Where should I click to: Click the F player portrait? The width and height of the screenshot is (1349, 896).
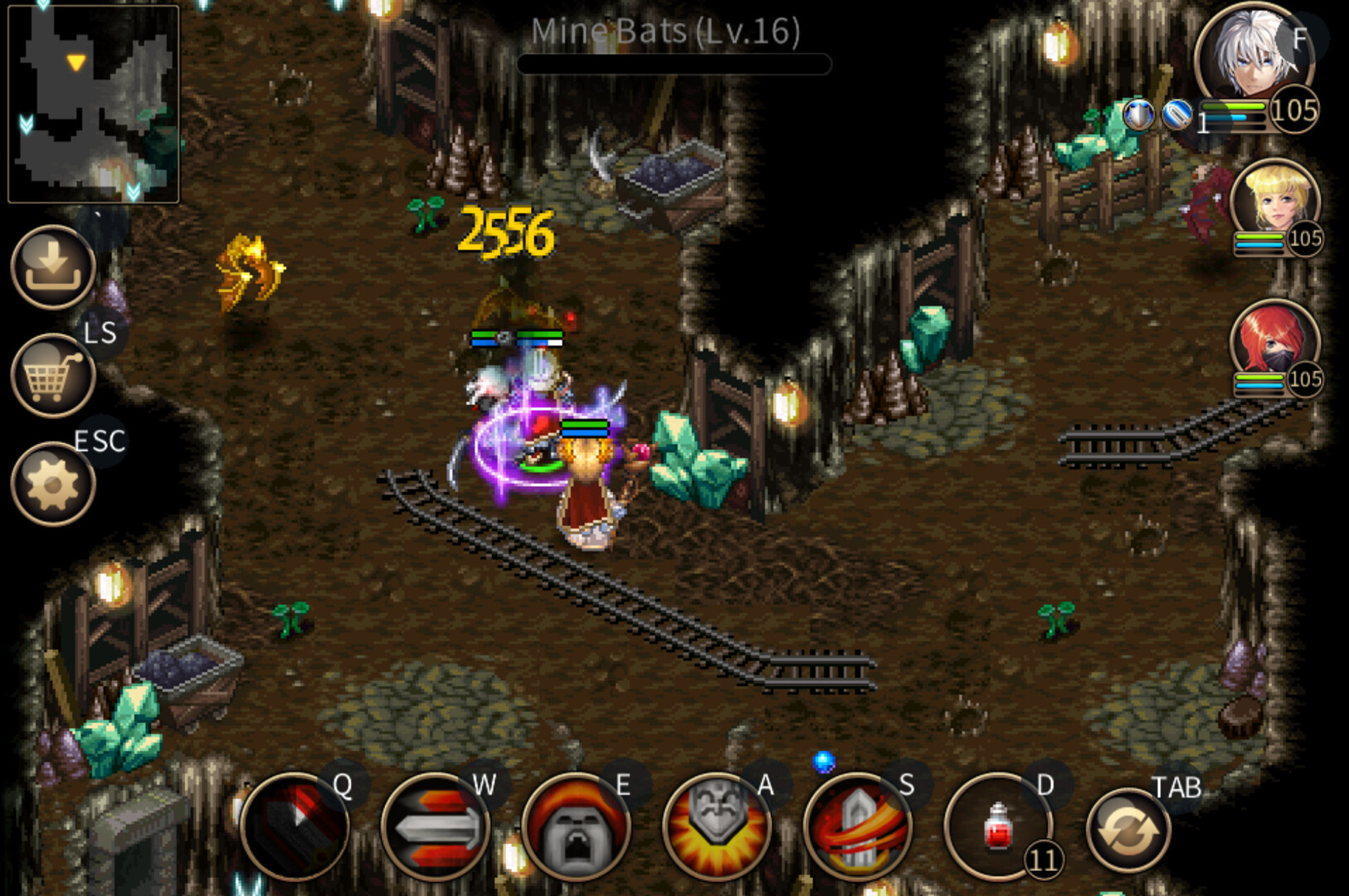[1254, 51]
